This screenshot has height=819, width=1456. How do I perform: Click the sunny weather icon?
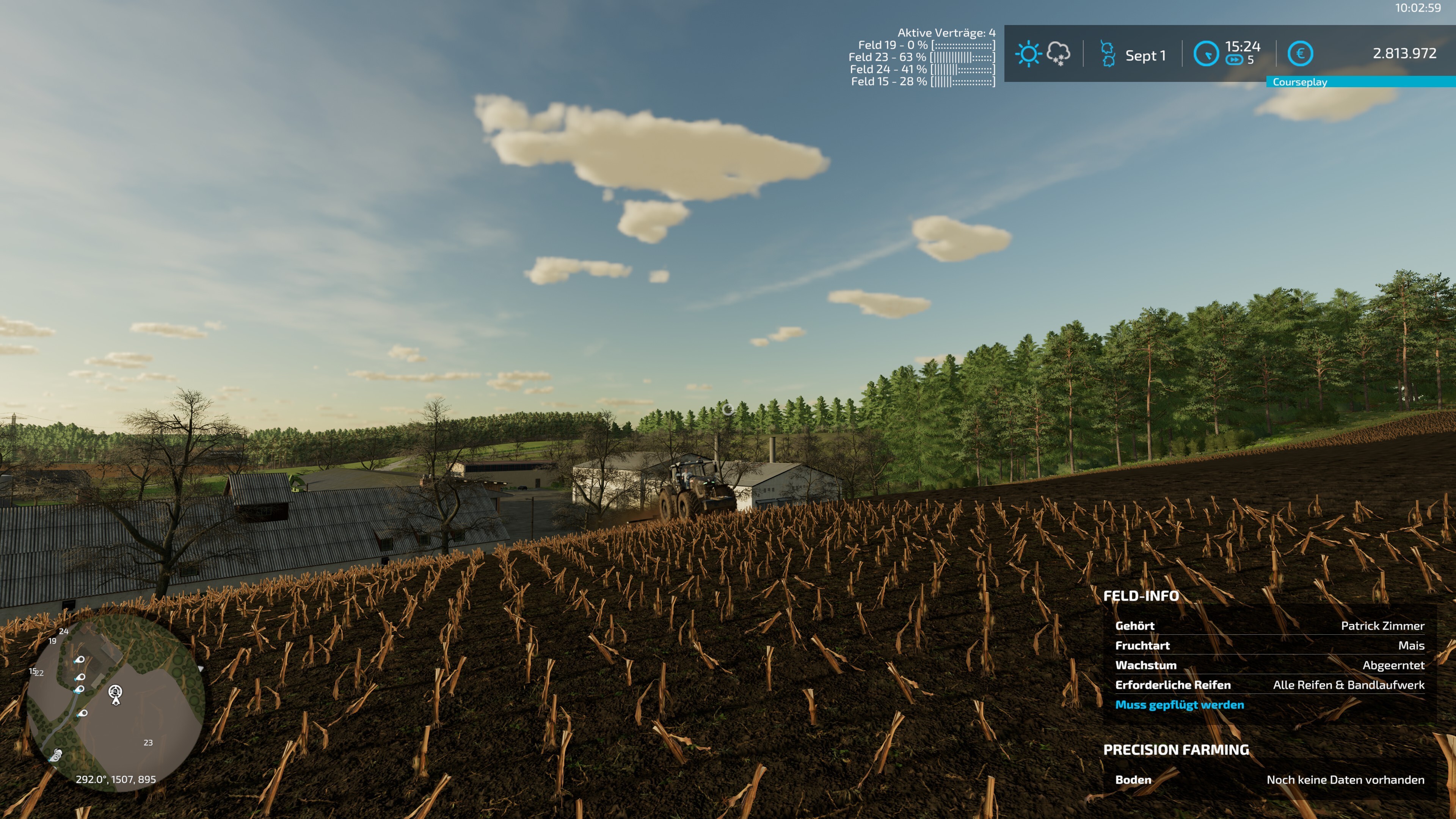tap(1028, 54)
